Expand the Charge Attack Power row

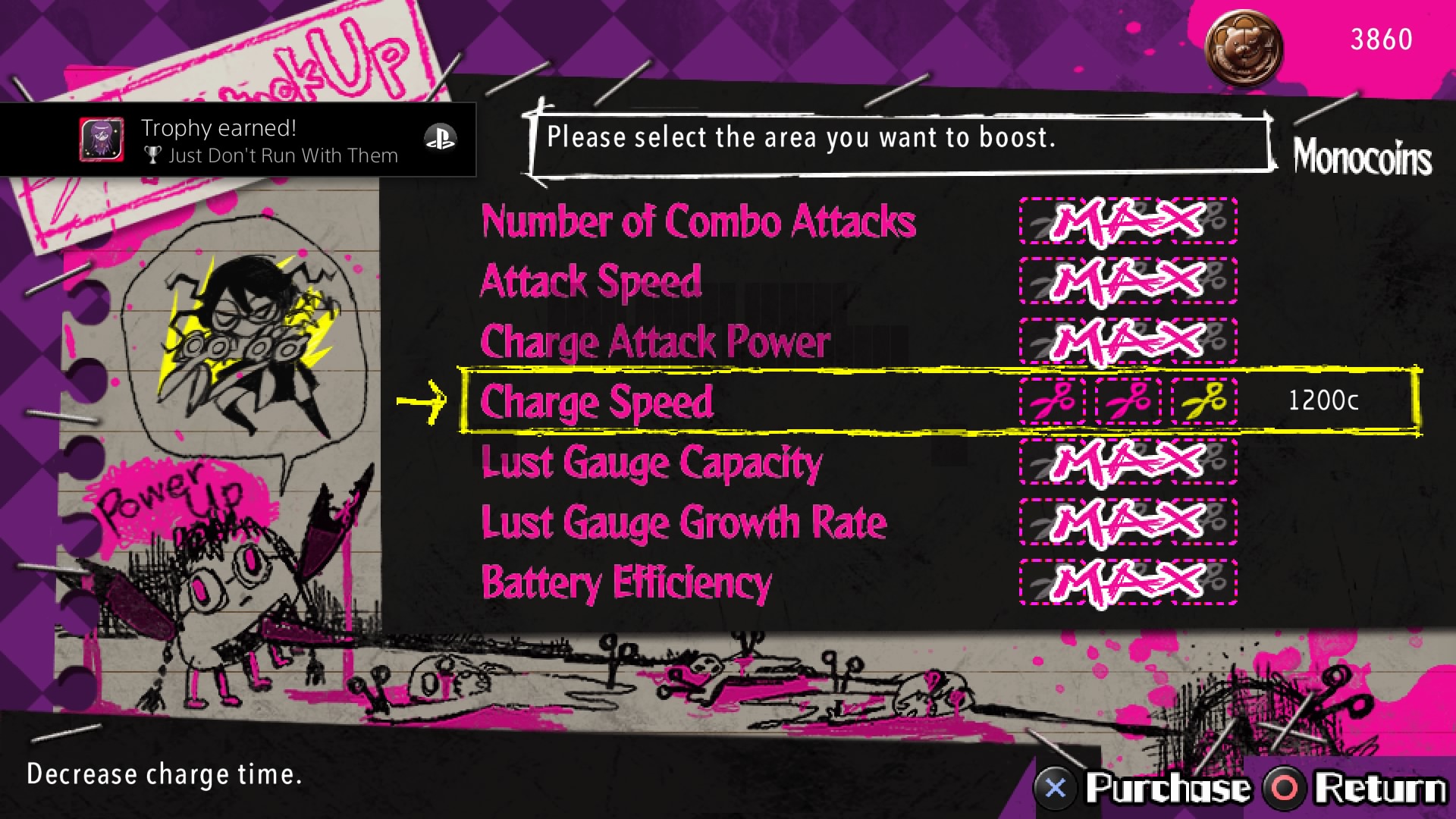657,342
